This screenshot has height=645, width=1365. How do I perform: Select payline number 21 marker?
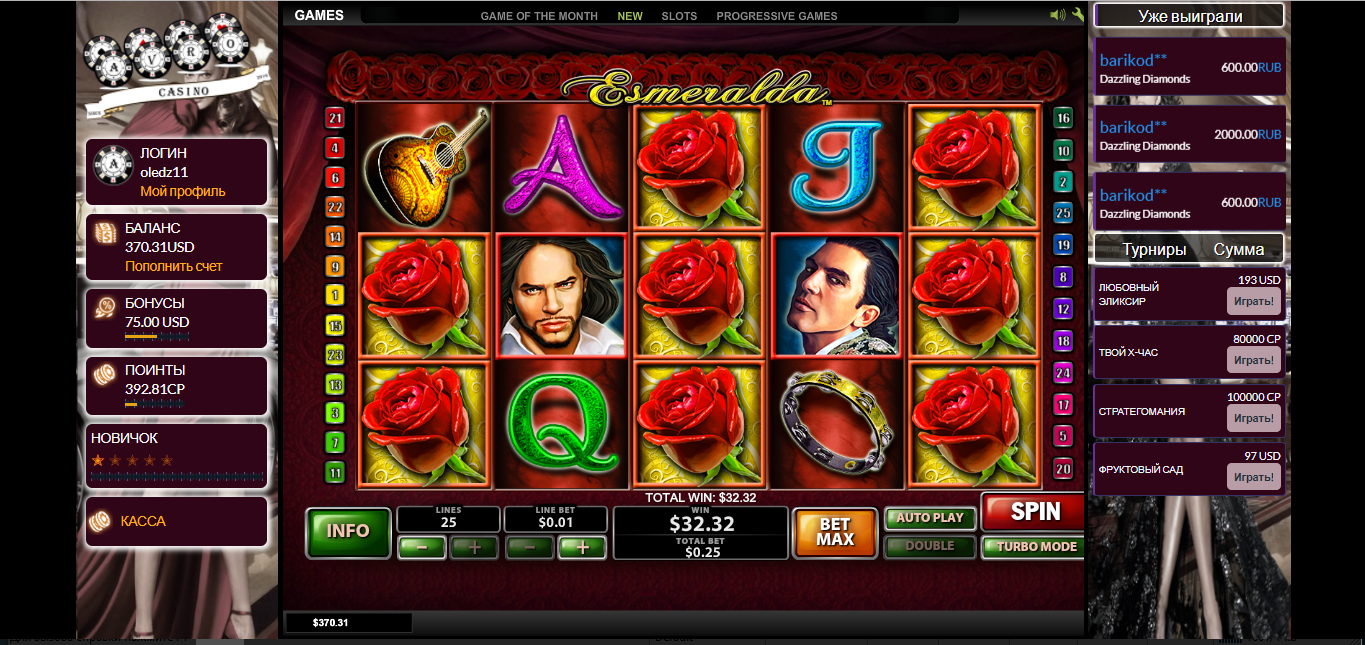point(335,119)
